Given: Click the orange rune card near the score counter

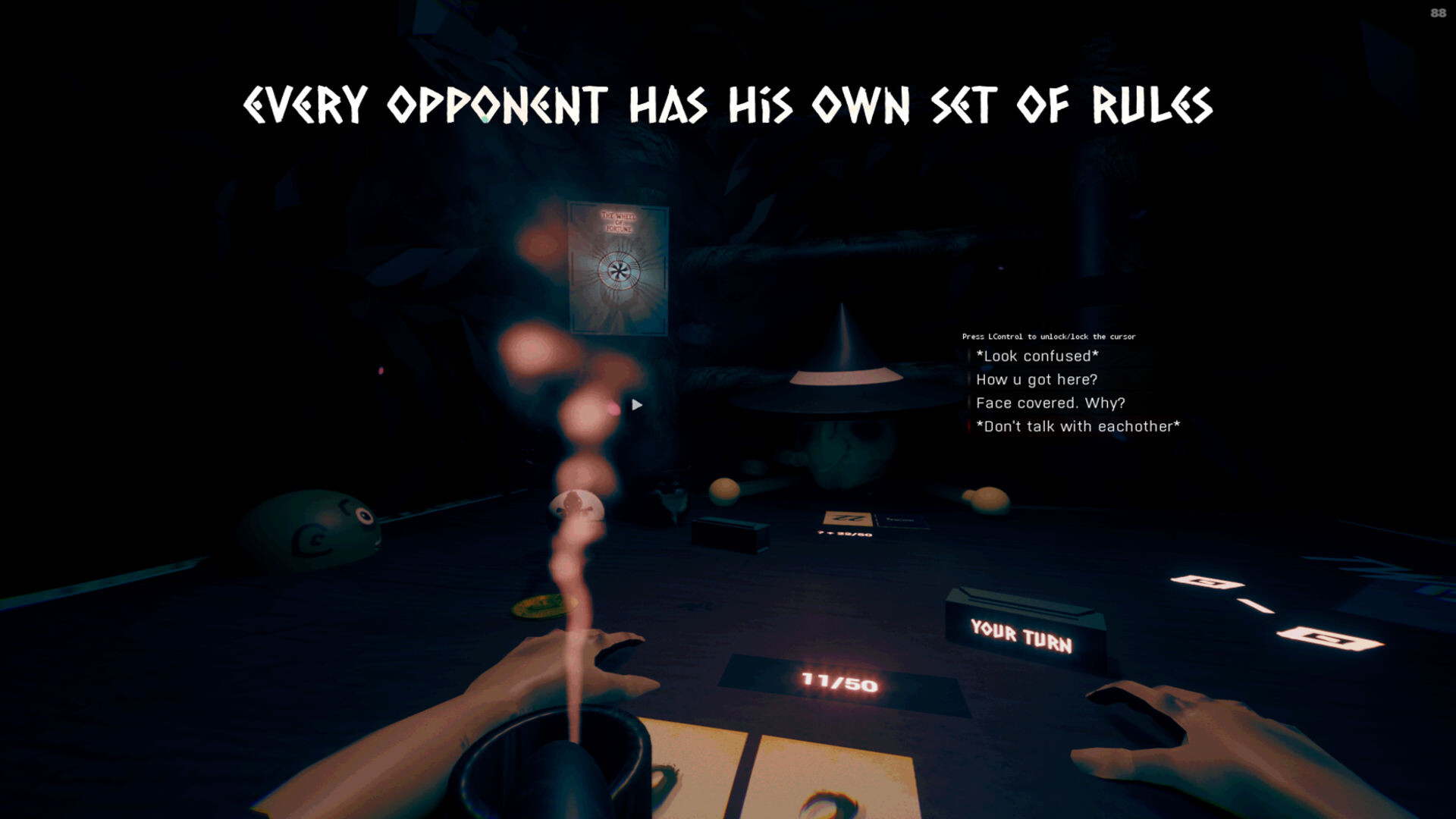Looking at the screenshot, I should click(849, 518).
